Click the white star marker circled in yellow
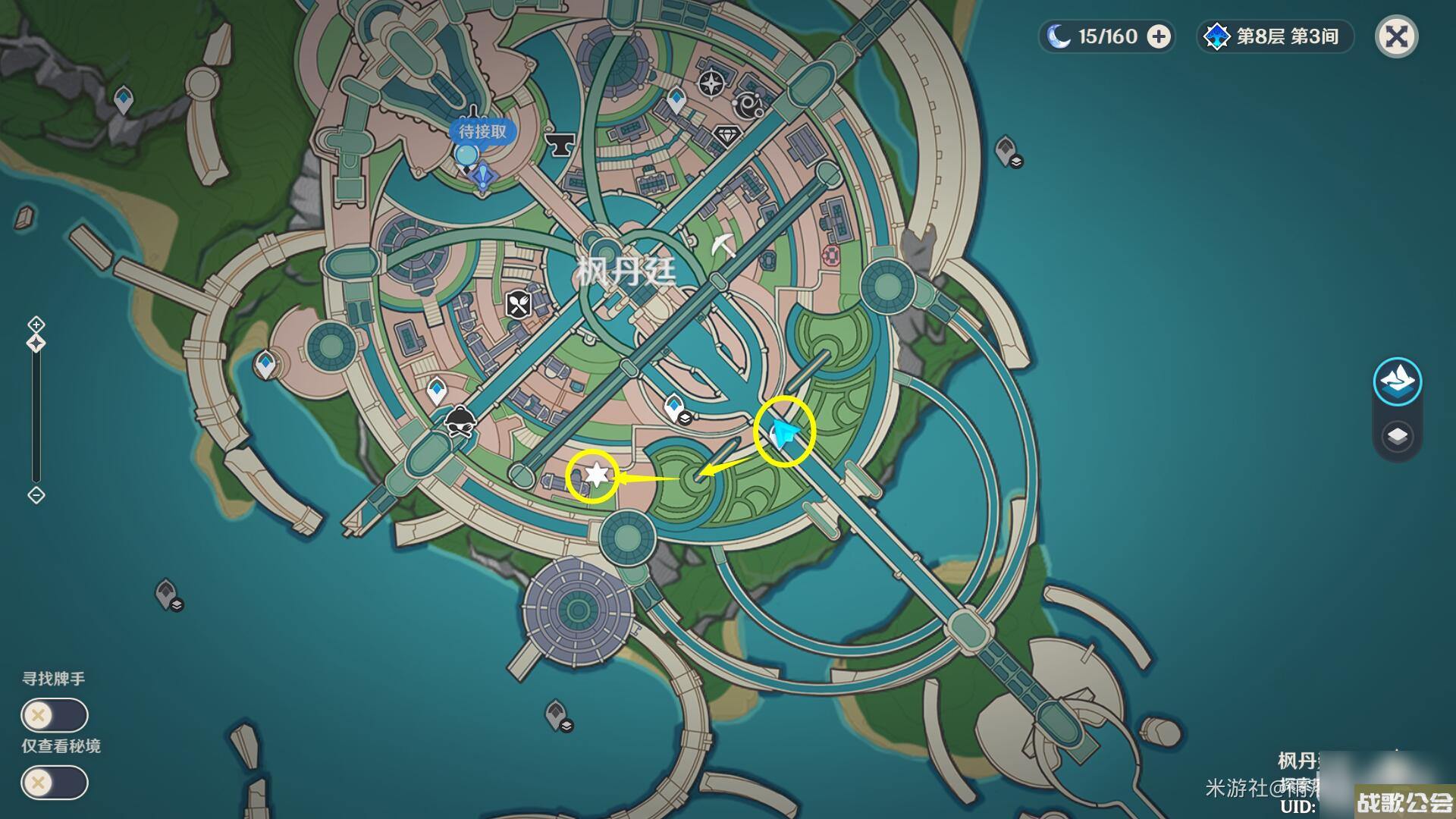The image size is (1456, 819). click(596, 475)
